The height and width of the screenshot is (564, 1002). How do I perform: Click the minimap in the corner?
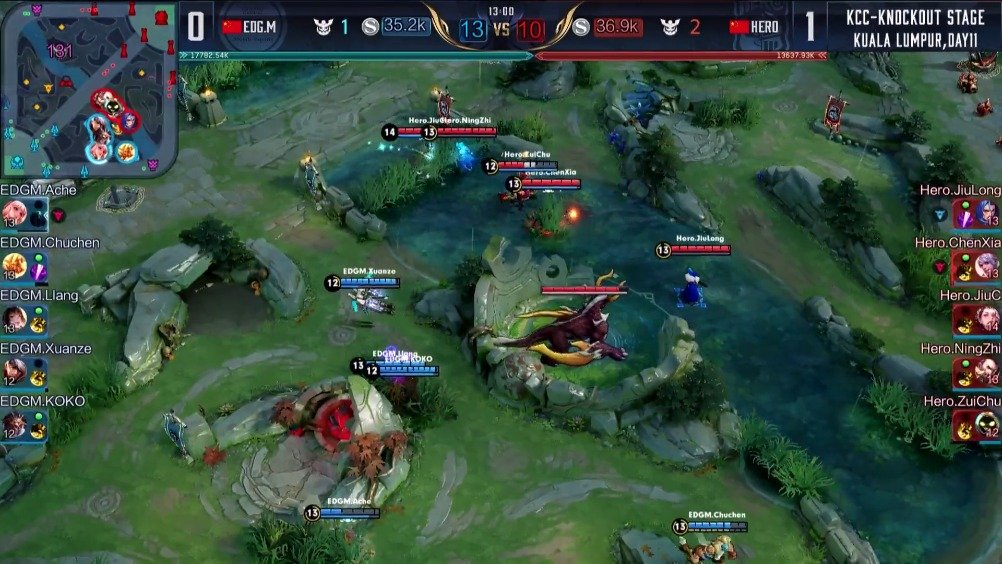[88, 88]
